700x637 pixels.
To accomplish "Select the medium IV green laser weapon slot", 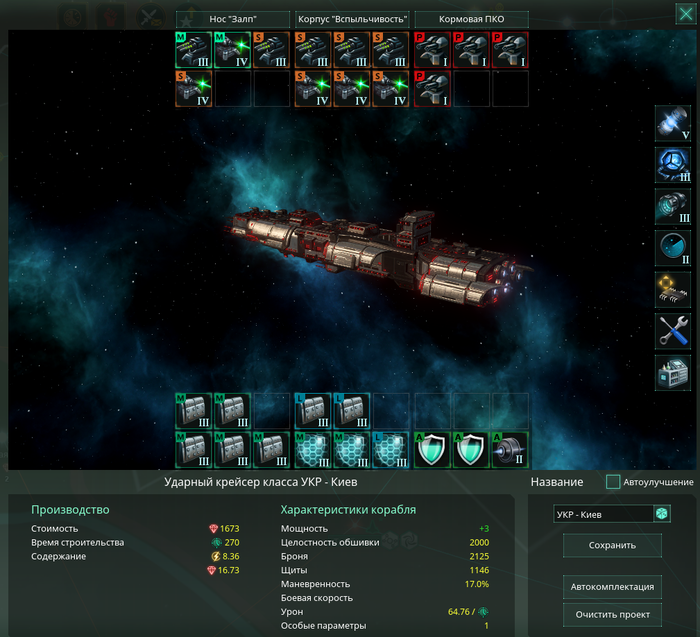I will (233, 50).
